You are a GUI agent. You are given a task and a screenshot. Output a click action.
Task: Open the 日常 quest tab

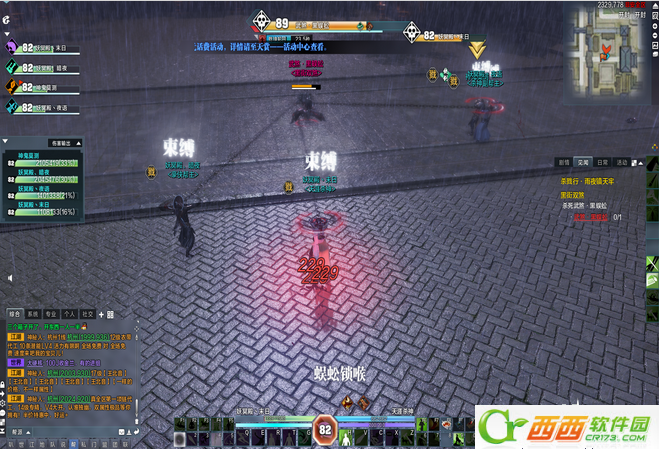(602, 162)
